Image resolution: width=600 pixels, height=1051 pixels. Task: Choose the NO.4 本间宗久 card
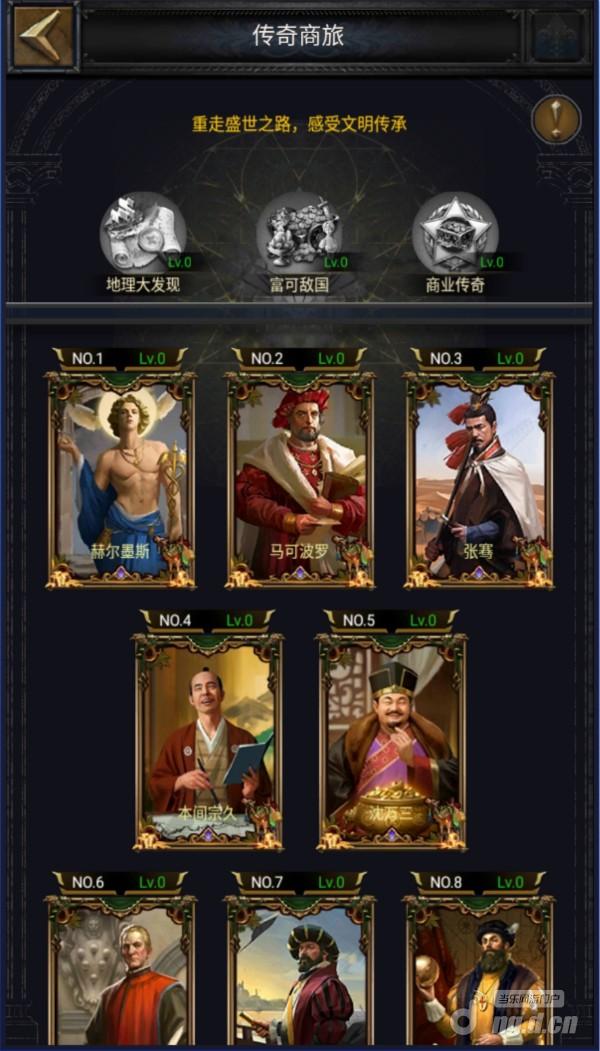pos(209,740)
